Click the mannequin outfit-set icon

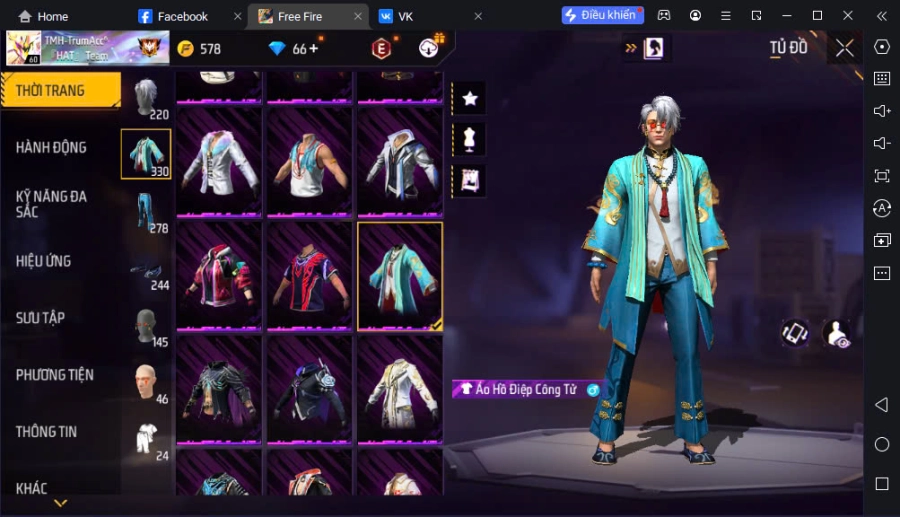point(469,139)
